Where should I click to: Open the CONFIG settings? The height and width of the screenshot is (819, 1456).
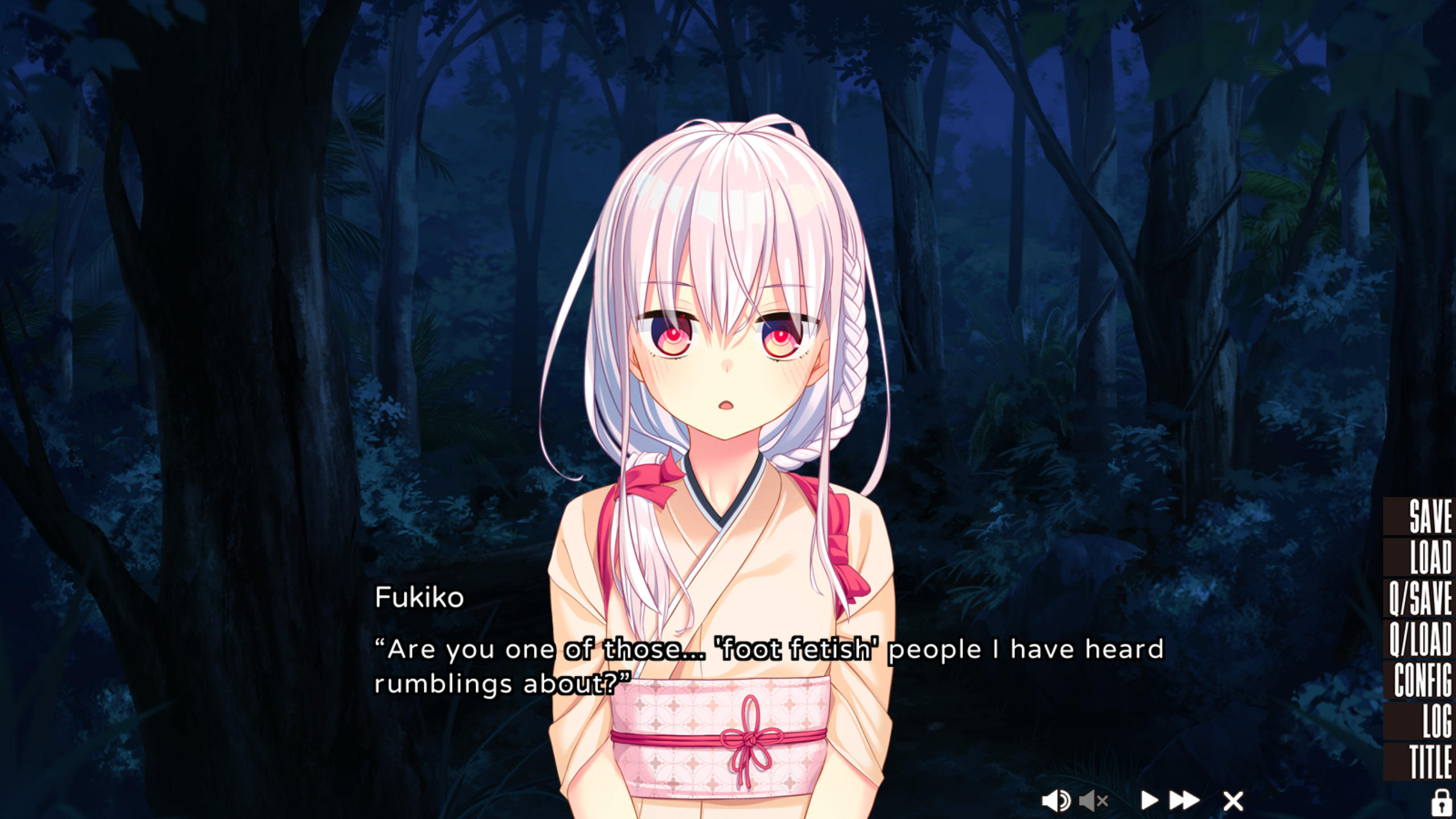[1422, 680]
